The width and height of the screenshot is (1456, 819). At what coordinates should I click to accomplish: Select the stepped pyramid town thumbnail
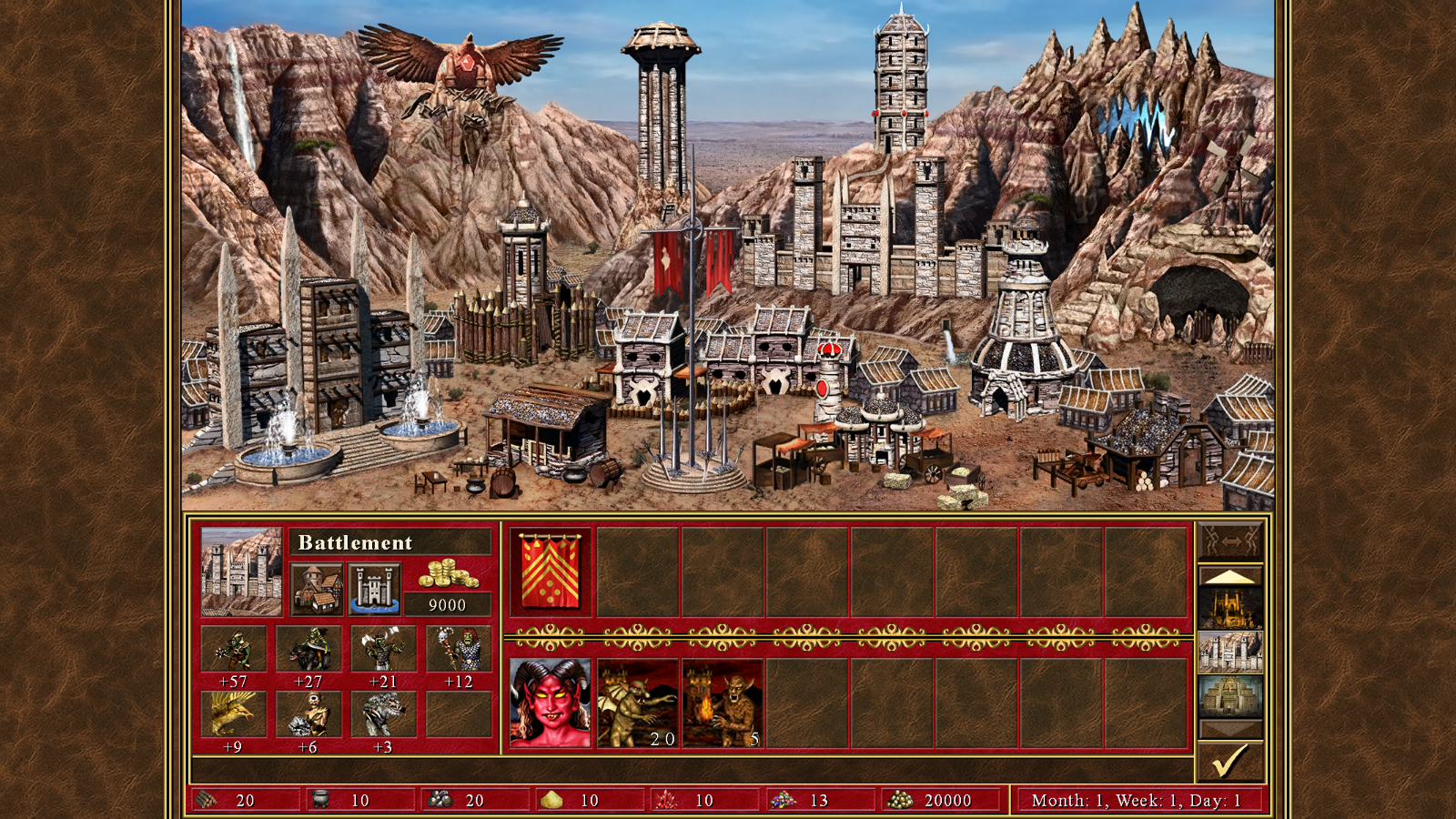point(1230,695)
